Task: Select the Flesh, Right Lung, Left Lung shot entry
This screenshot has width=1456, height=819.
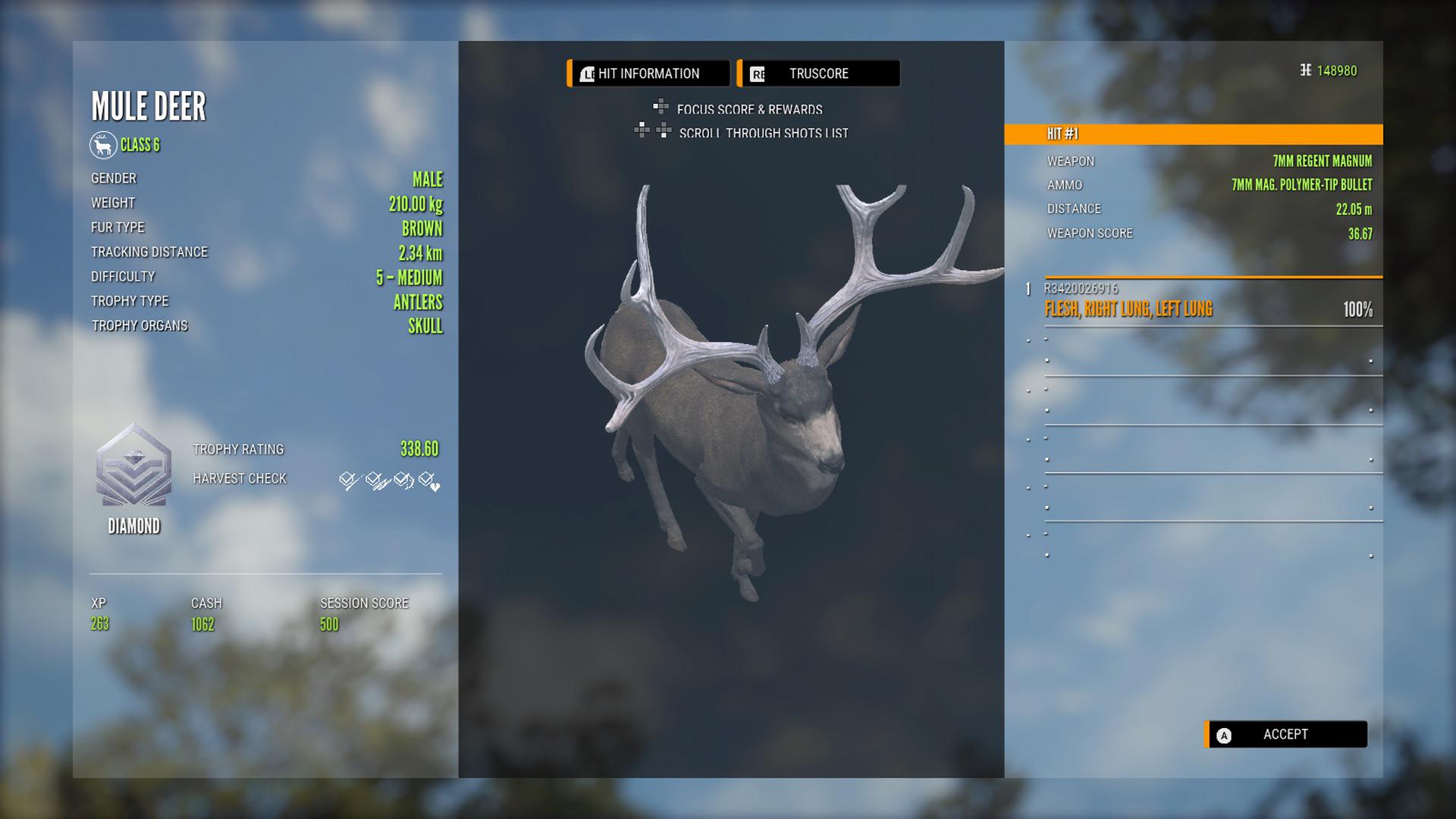Action: pyautogui.click(x=1209, y=309)
